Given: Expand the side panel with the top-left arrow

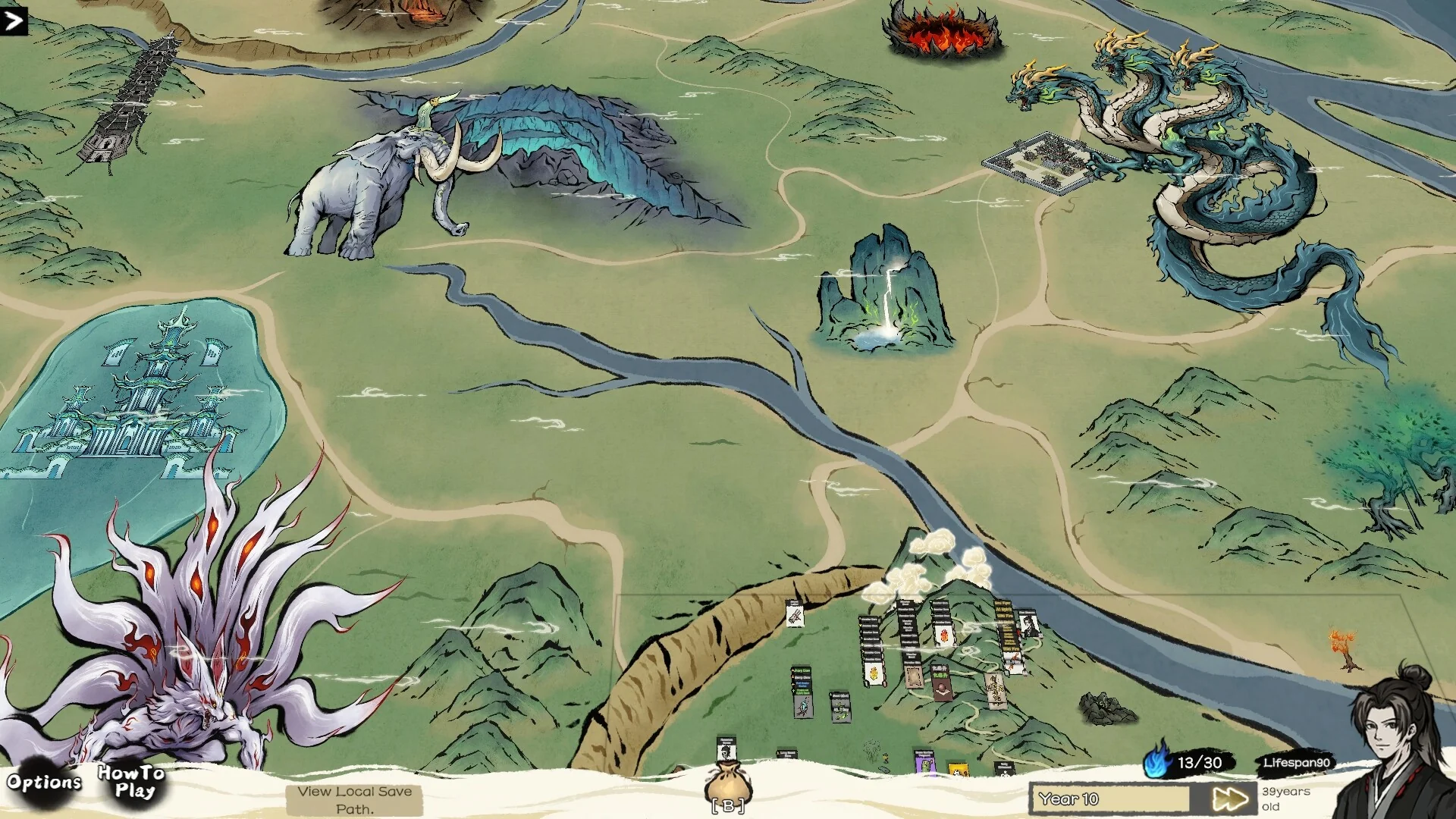Looking at the screenshot, I should [14, 20].
